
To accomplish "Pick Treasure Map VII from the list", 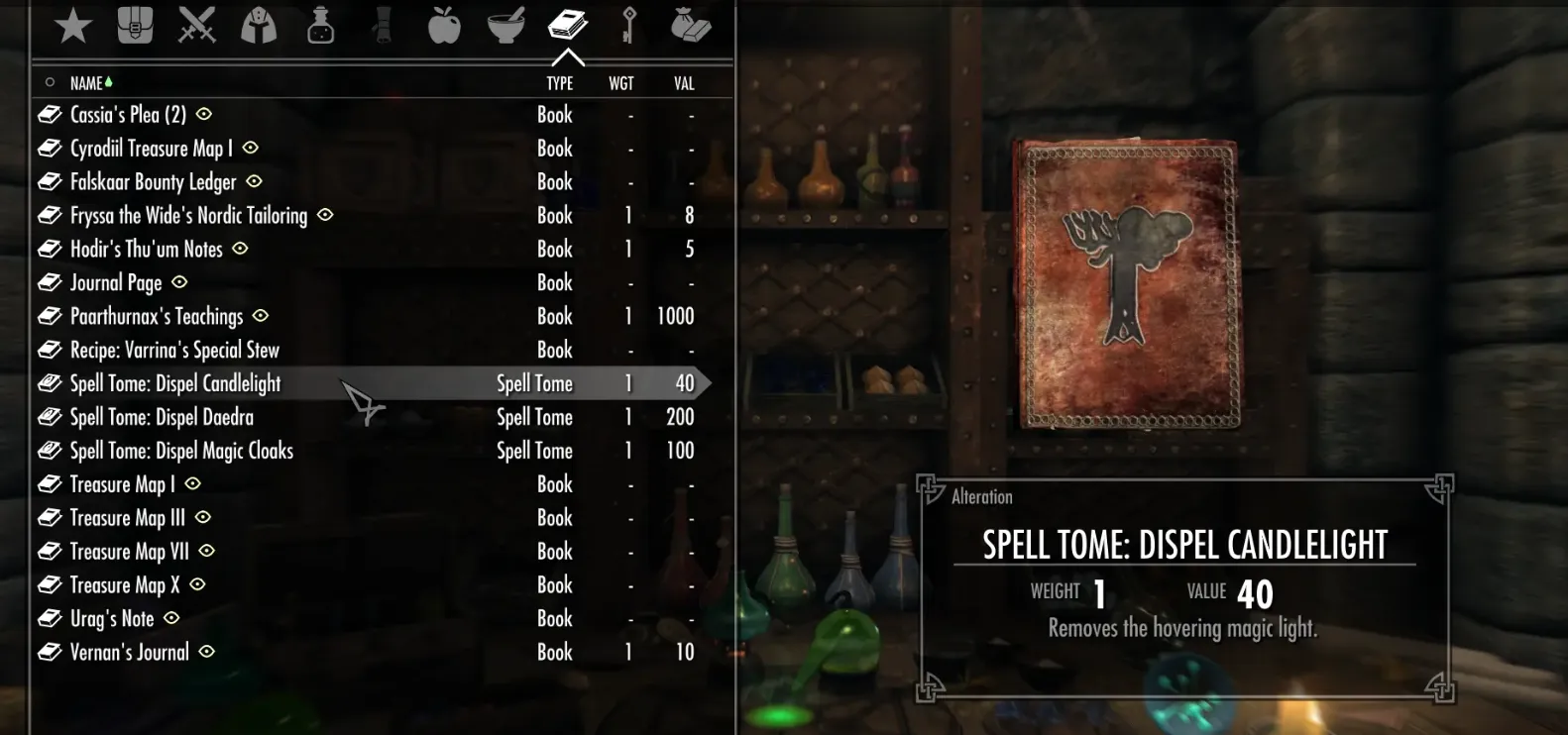I will 129,552.
